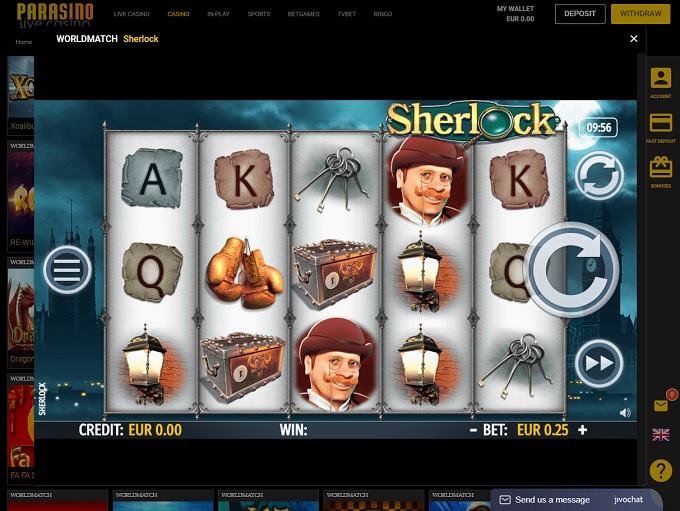680x511 pixels.
Task: Open the Bonuses gift icon
Action: coord(660,169)
